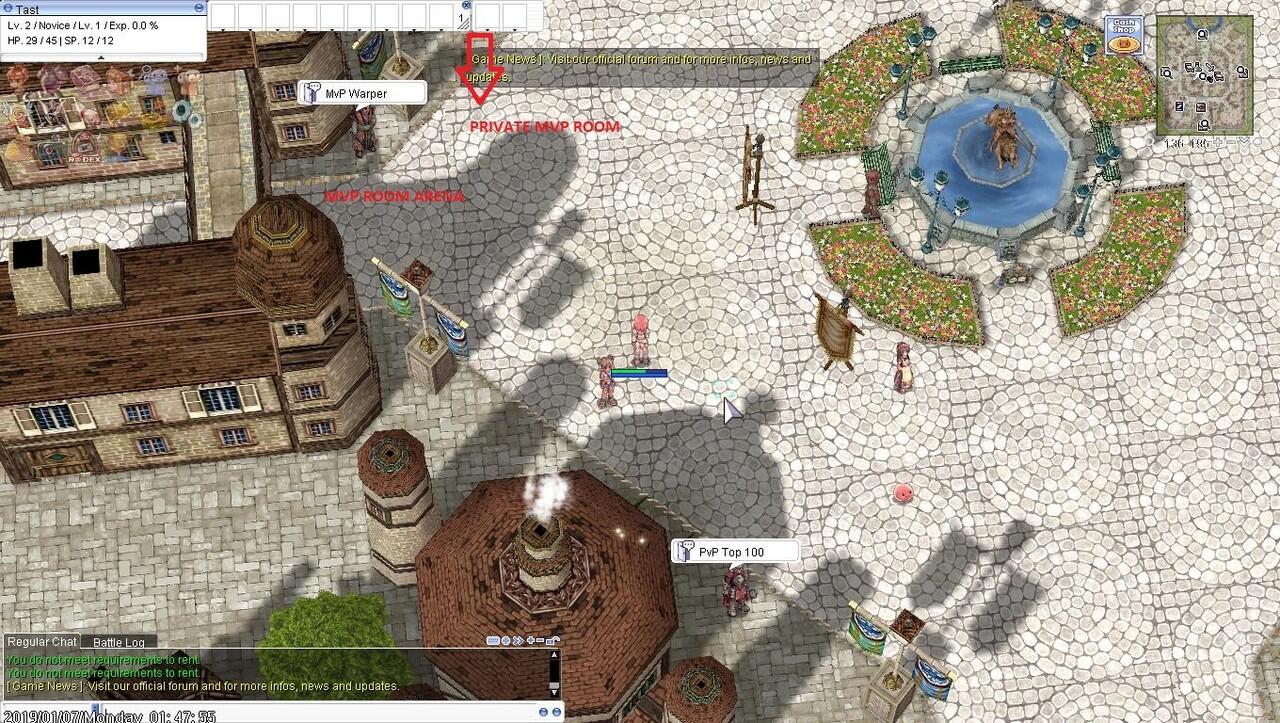Close the hotkey bar with its x icon
Screen dimensions: 1280x723
pyautogui.click(x=466, y=5)
